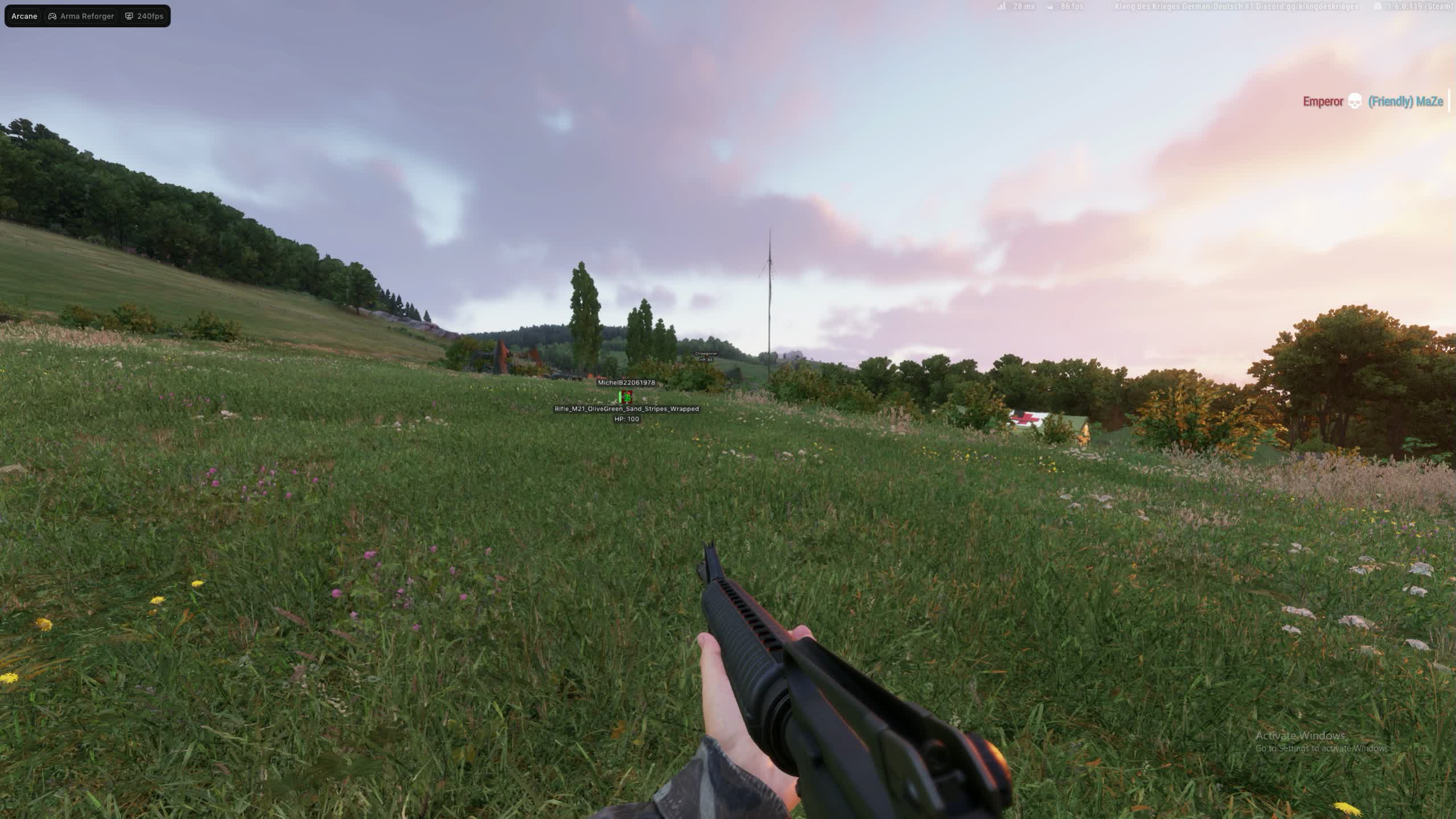Screen dimensions: 1456x819
Task: Click the Rifle_M21_OliveGreen_Sand_Stripes_Wrapped label
Action: pos(626,409)
